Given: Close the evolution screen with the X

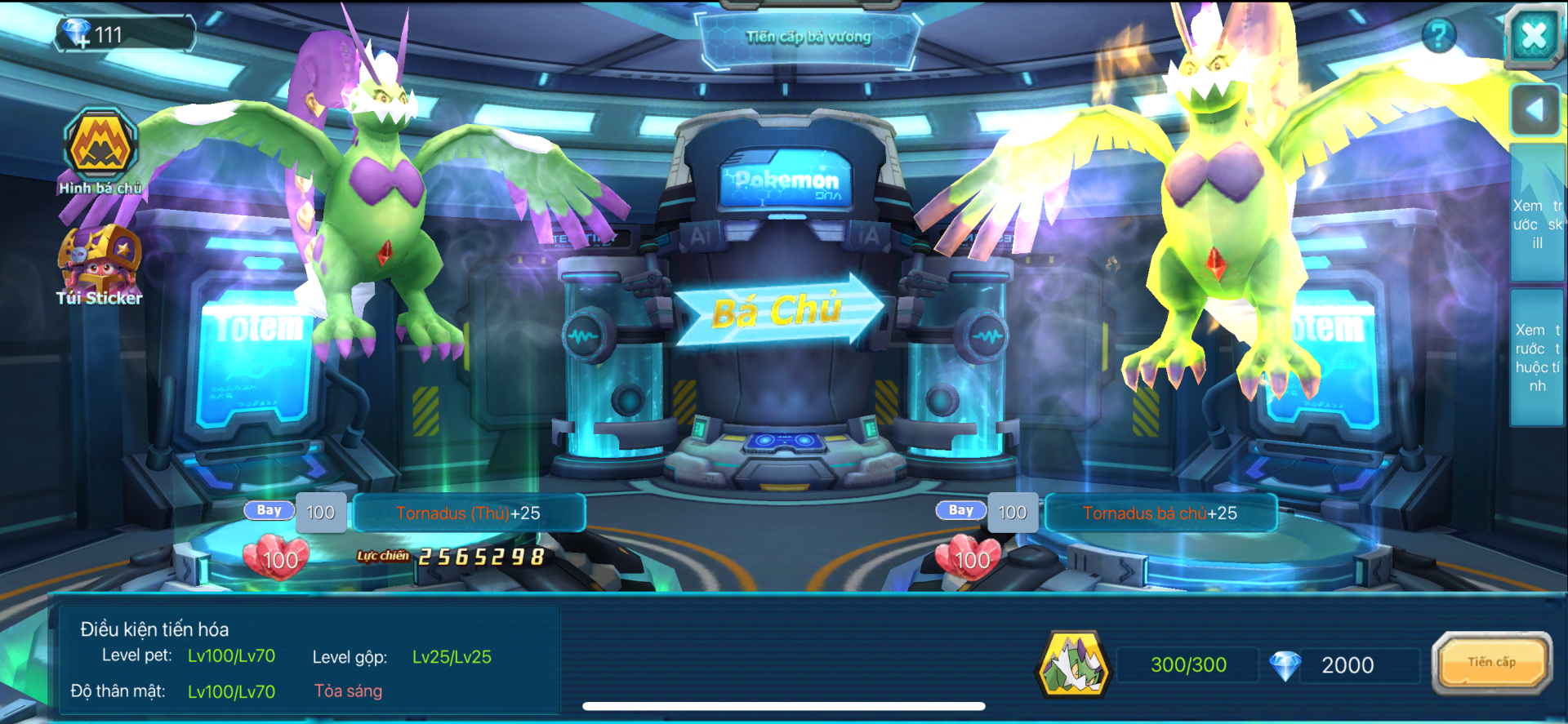Looking at the screenshot, I should pyautogui.click(x=1534, y=35).
